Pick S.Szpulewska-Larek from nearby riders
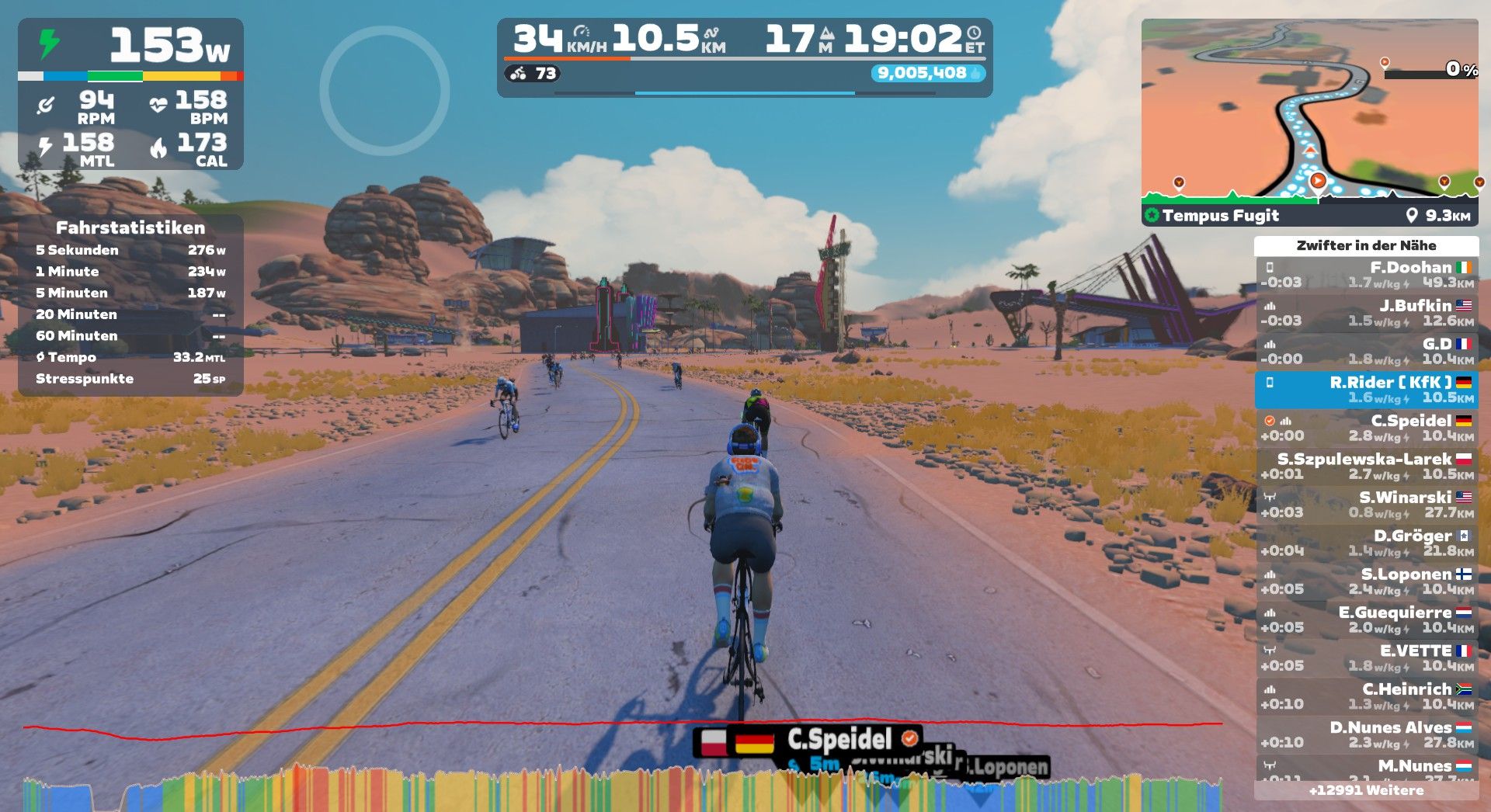 tap(1366, 467)
